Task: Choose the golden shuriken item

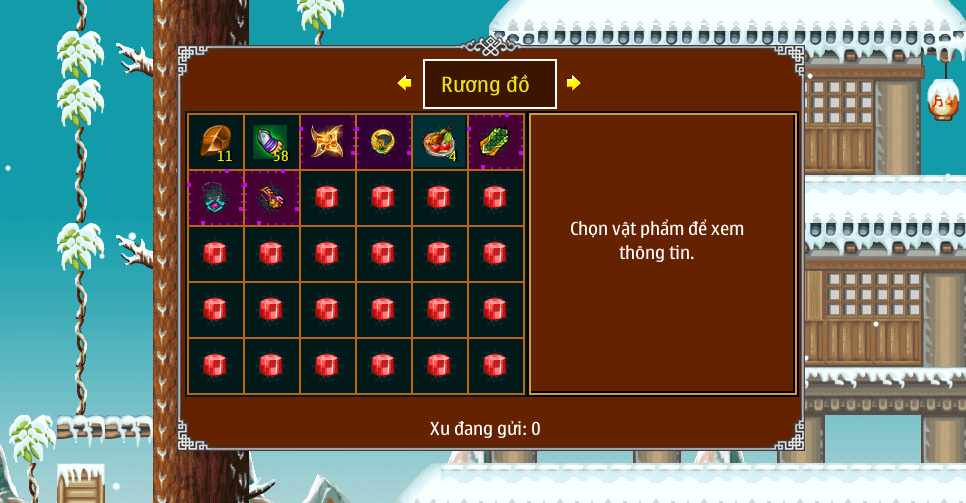Action: point(328,142)
